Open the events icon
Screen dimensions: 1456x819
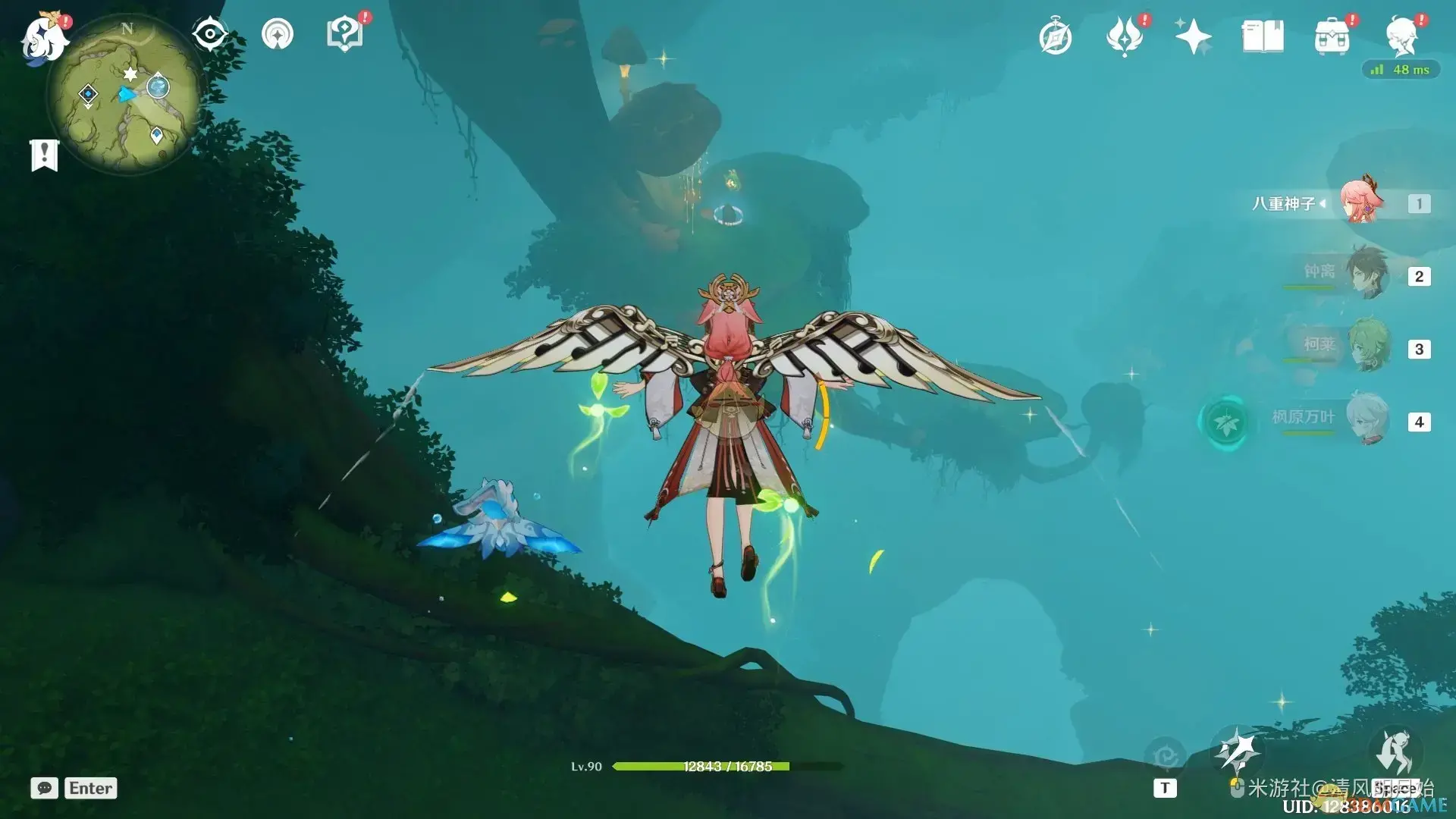(1125, 37)
